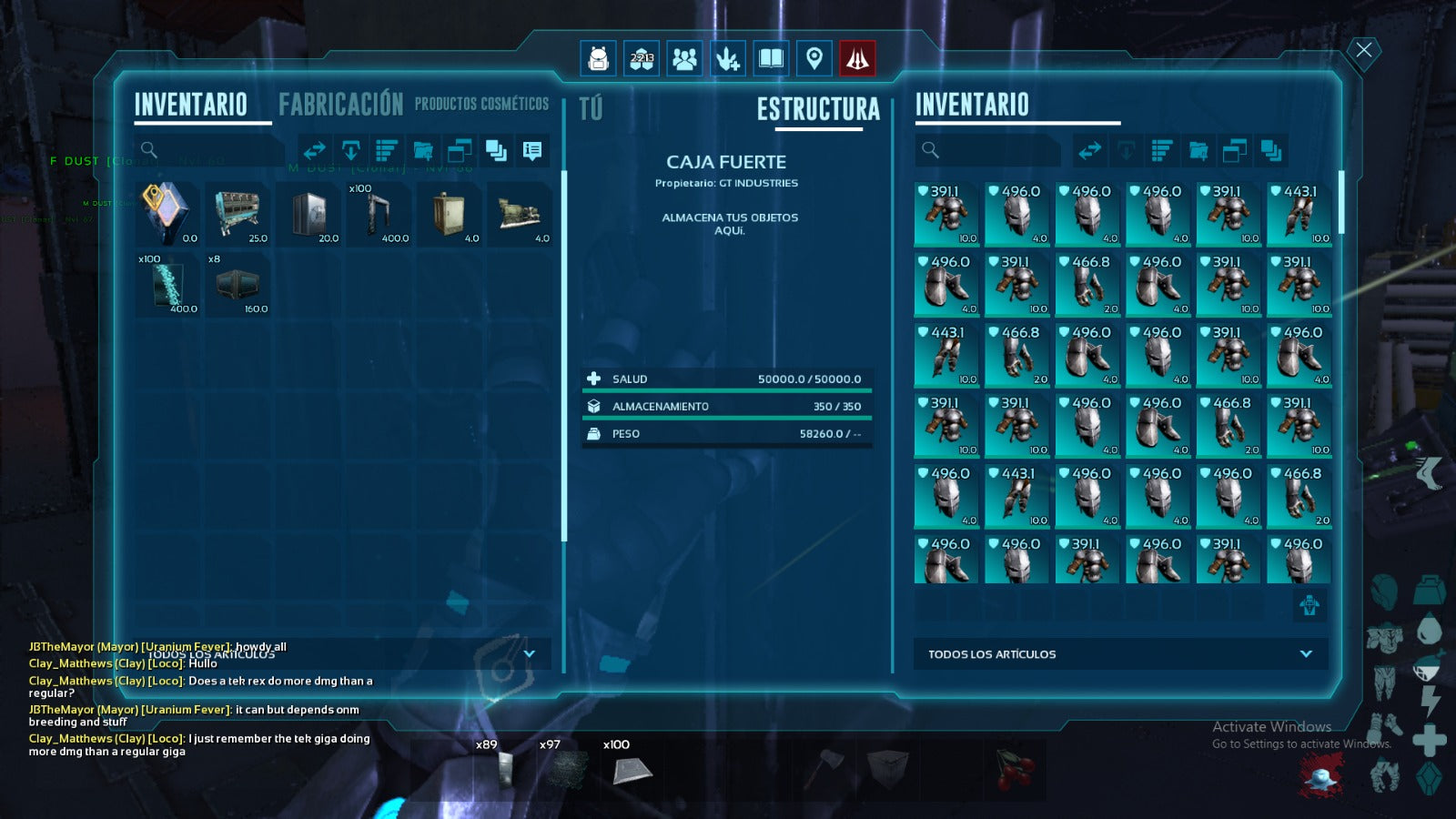The height and width of the screenshot is (819, 1456).
Task: Open the safe's Todos los Artículos dropdown
Action: 1306,653
